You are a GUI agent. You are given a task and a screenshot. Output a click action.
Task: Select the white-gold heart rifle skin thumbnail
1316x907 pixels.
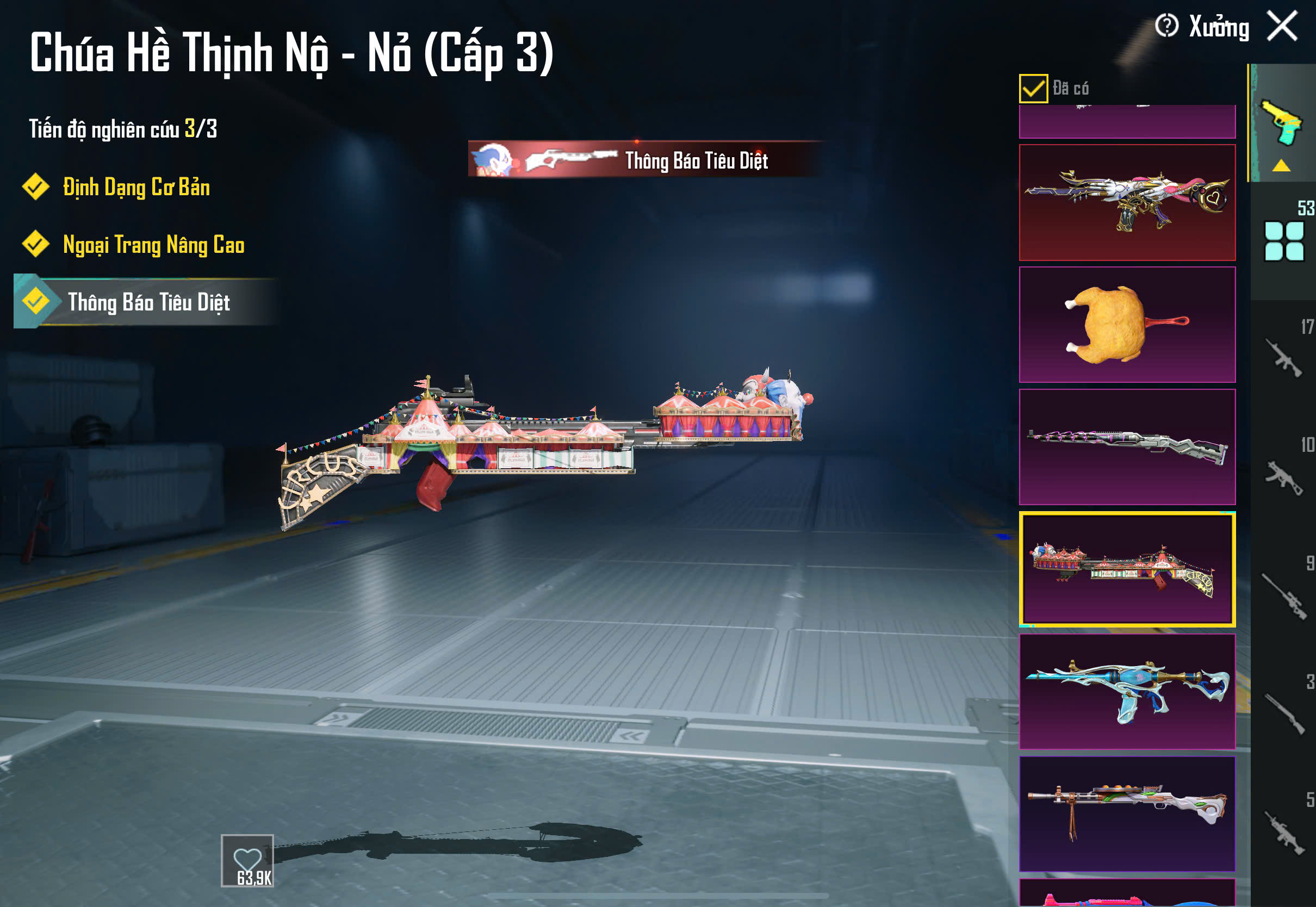click(1127, 203)
